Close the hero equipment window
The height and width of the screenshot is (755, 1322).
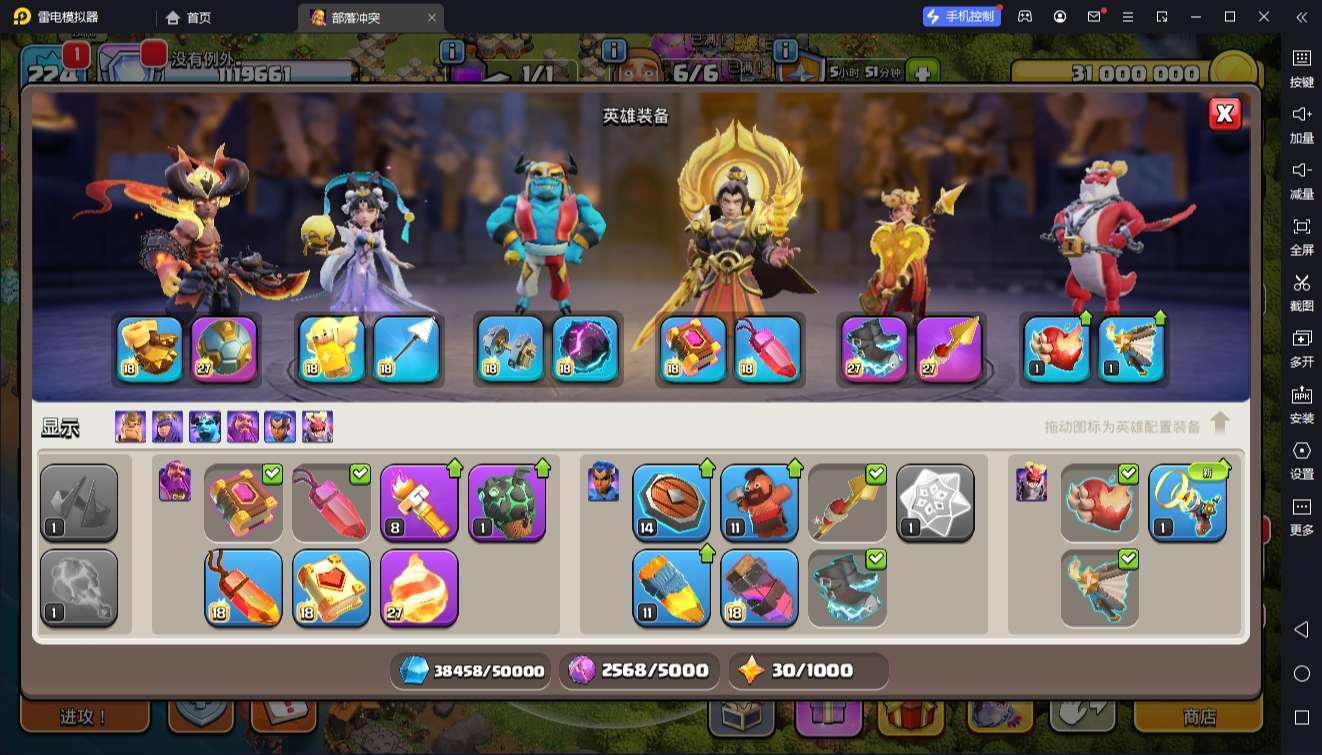click(1225, 114)
